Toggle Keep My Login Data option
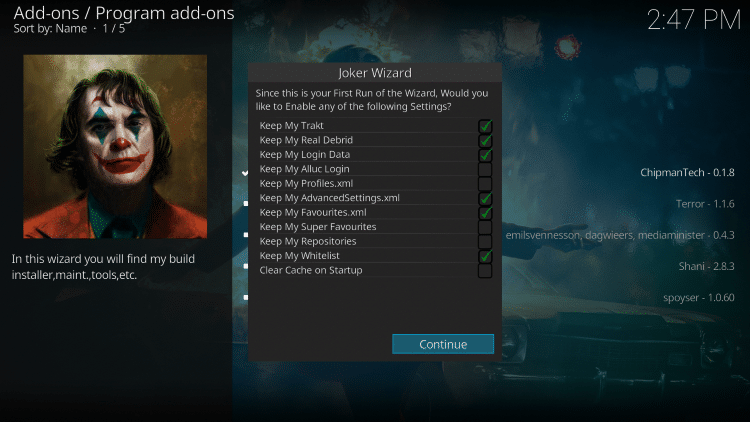The width and height of the screenshot is (750, 422). [485, 155]
